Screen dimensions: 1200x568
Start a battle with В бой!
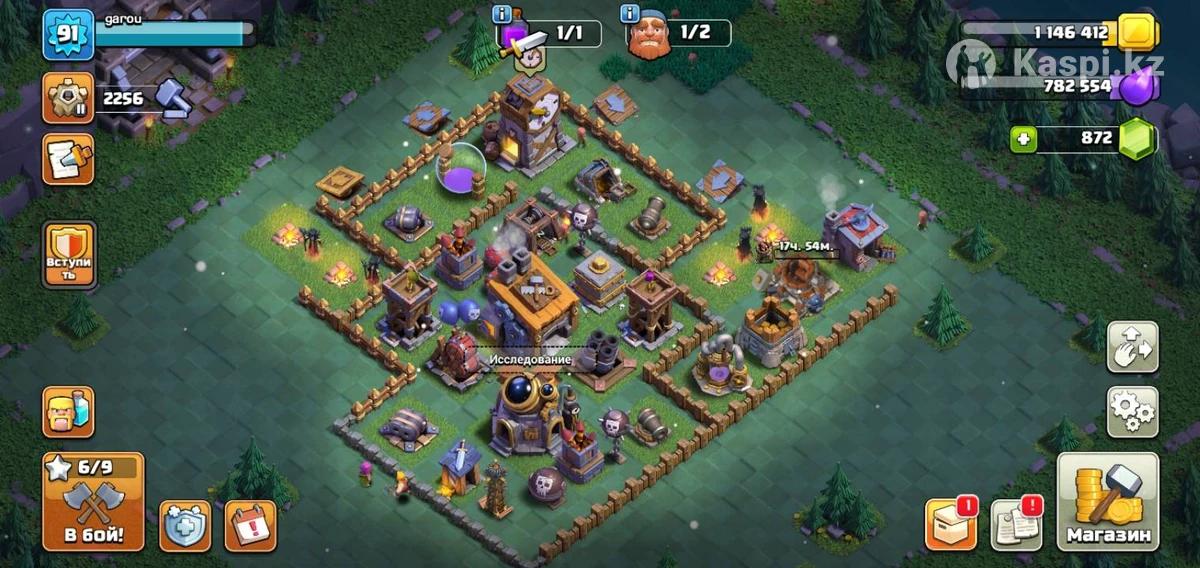[x=93, y=500]
